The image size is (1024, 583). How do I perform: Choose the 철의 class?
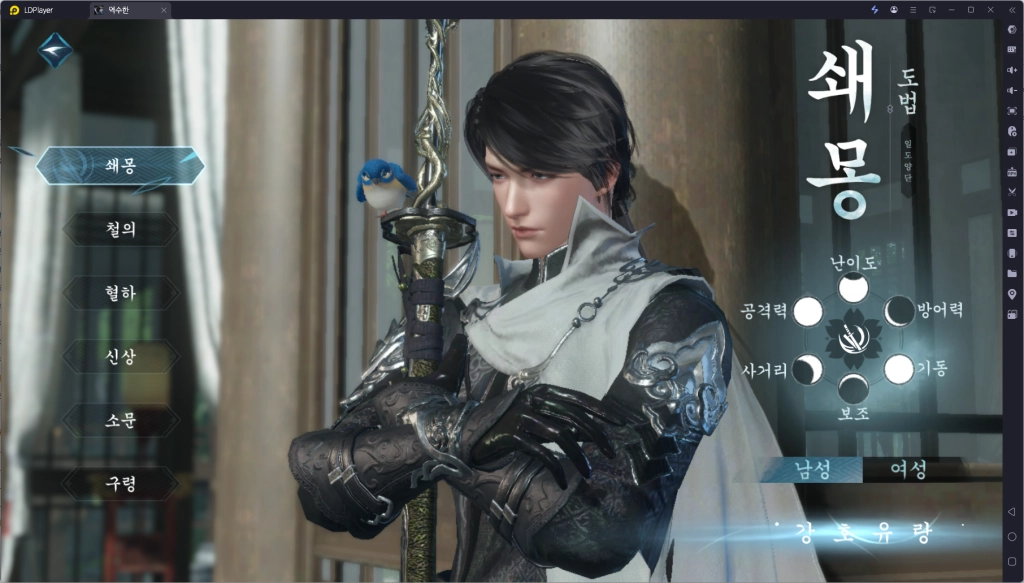[x=120, y=229]
